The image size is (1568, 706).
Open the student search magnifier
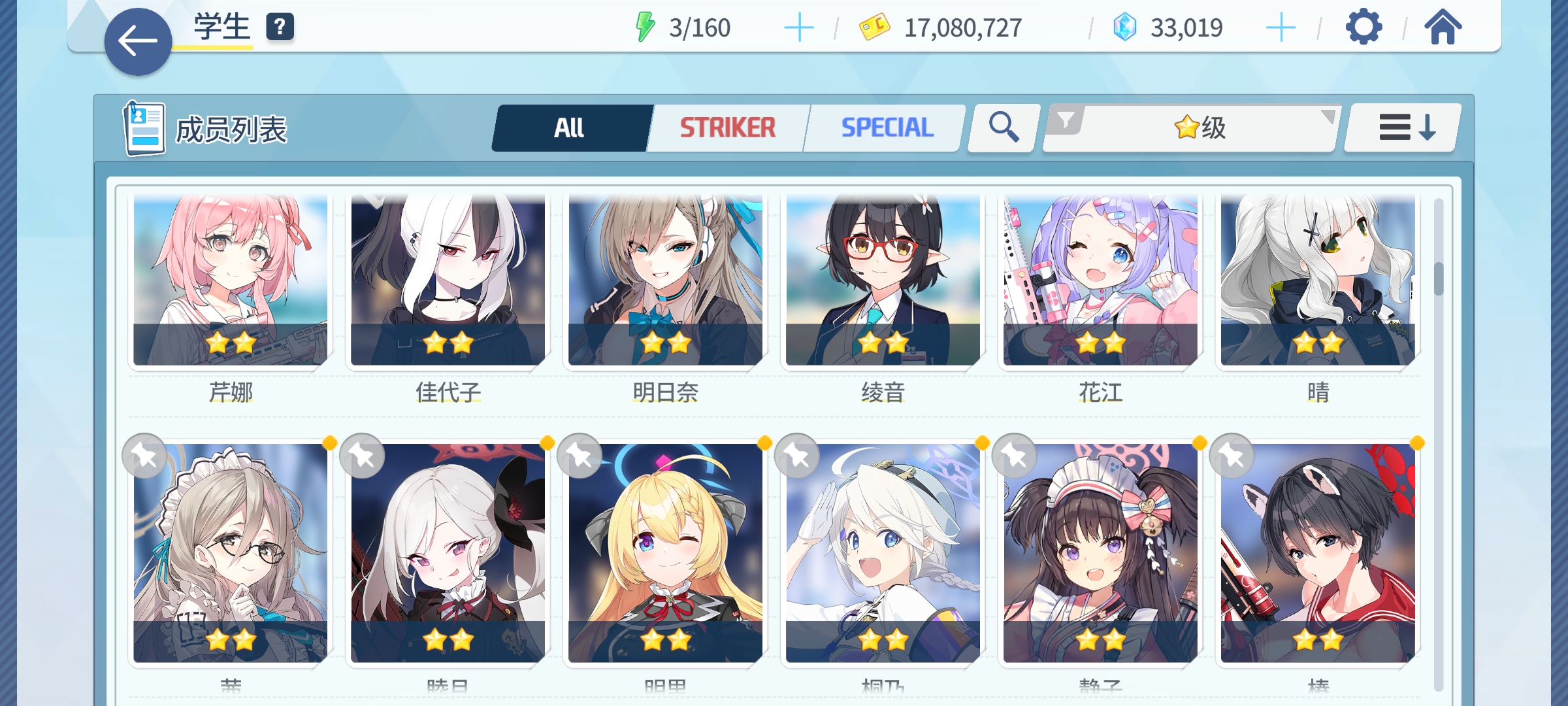click(1004, 127)
